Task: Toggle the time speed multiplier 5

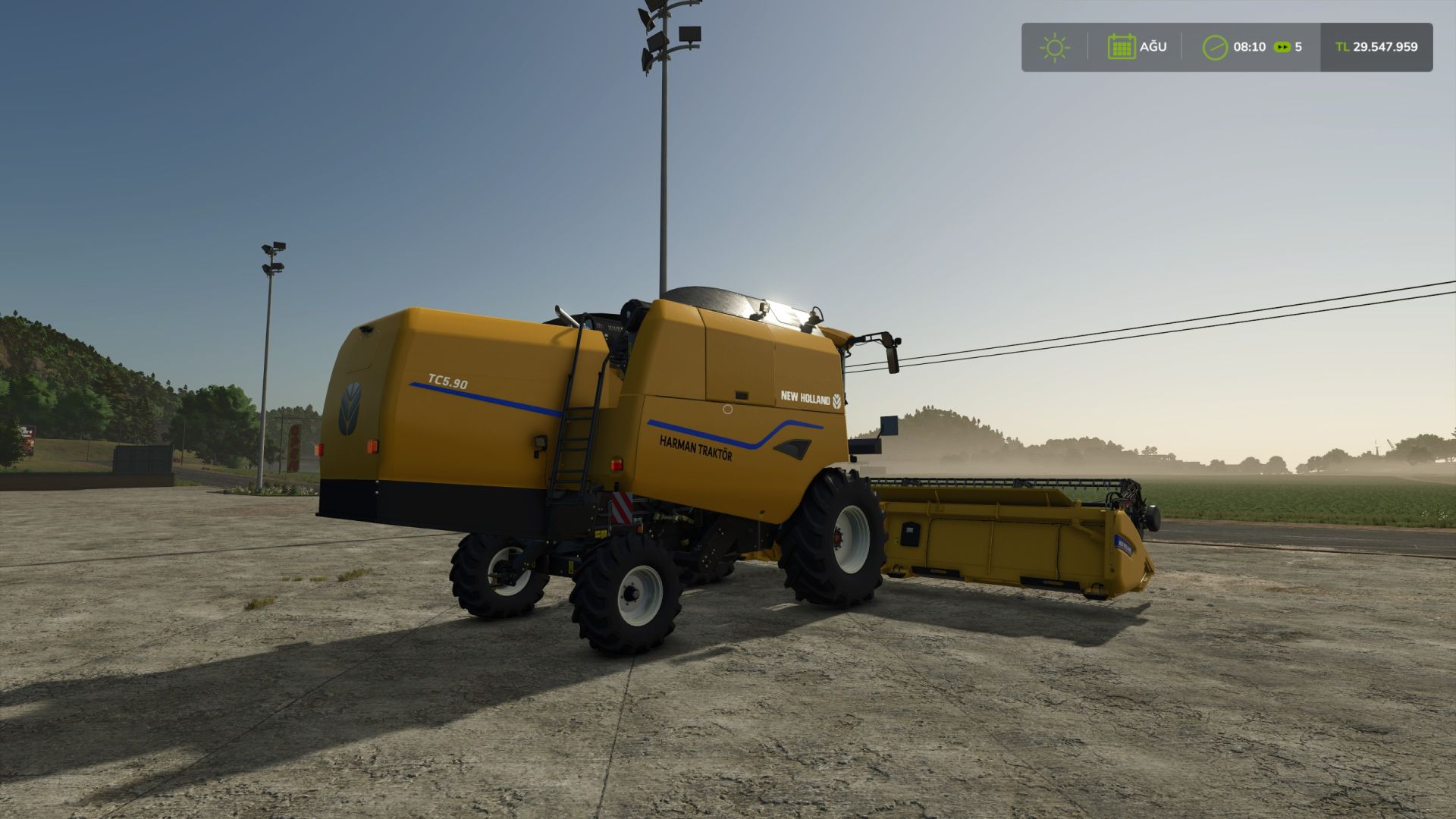Action: click(1301, 47)
